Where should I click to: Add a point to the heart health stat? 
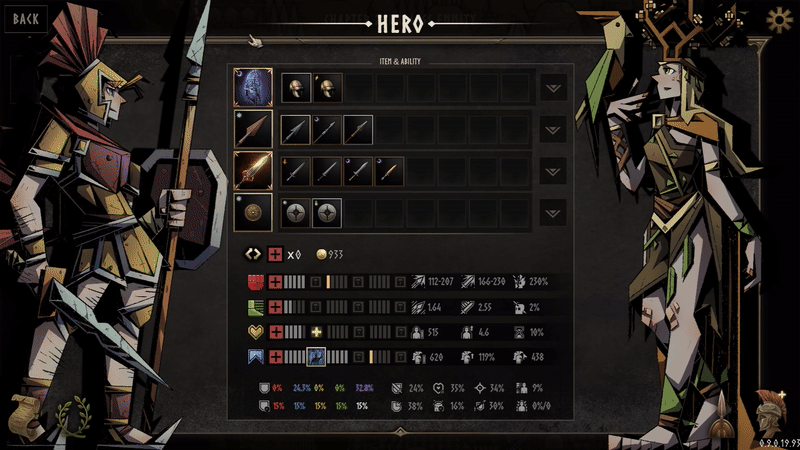pos(276,331)
